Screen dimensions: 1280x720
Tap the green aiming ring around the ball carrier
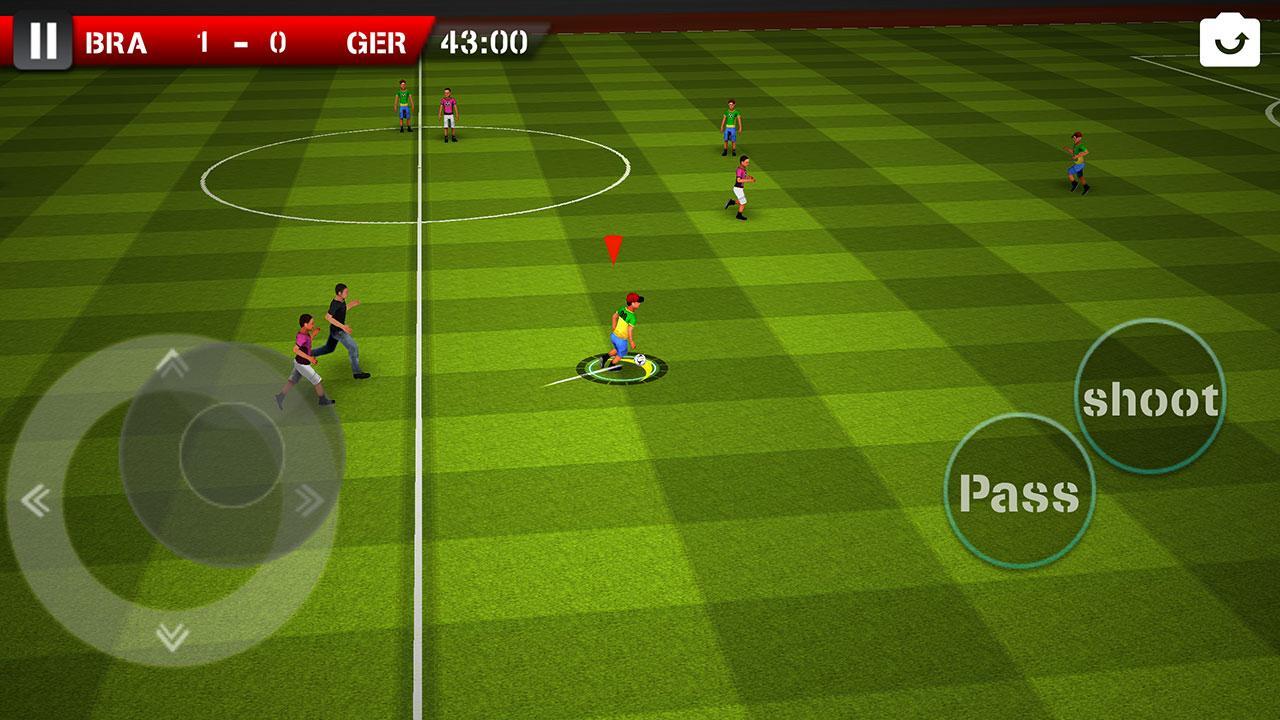tap(625, 368)
